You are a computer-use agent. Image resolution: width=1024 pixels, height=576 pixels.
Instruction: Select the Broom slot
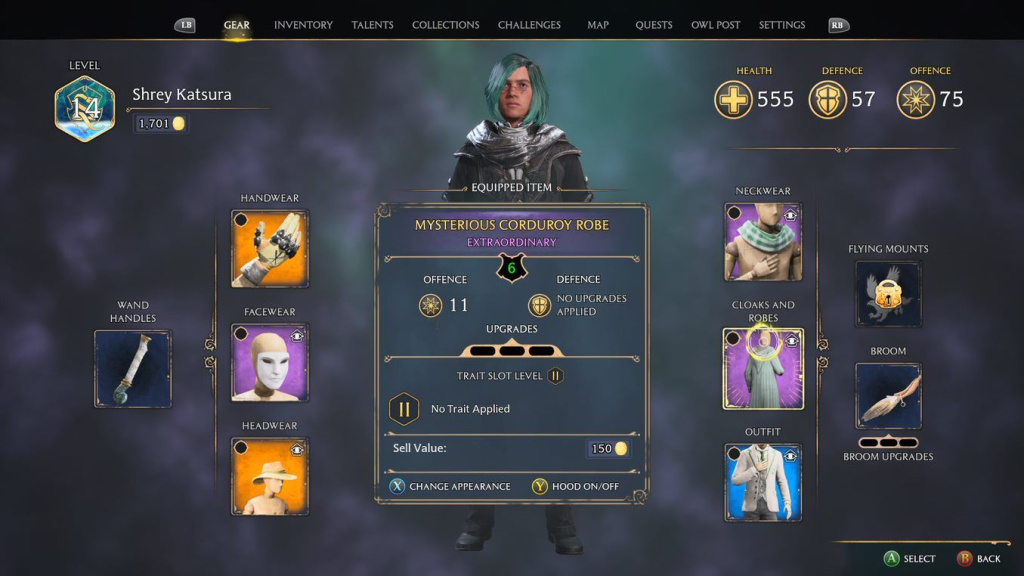click(x=888, y=396)
